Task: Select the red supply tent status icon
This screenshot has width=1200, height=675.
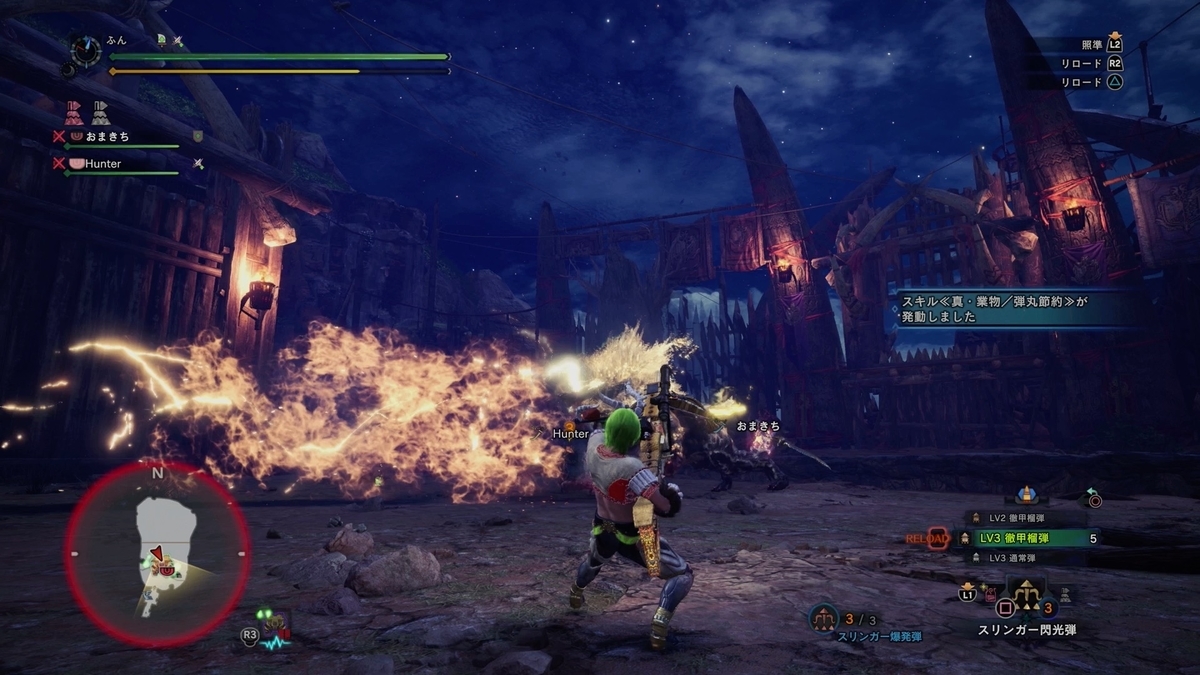Action: [x=74, y=112]
